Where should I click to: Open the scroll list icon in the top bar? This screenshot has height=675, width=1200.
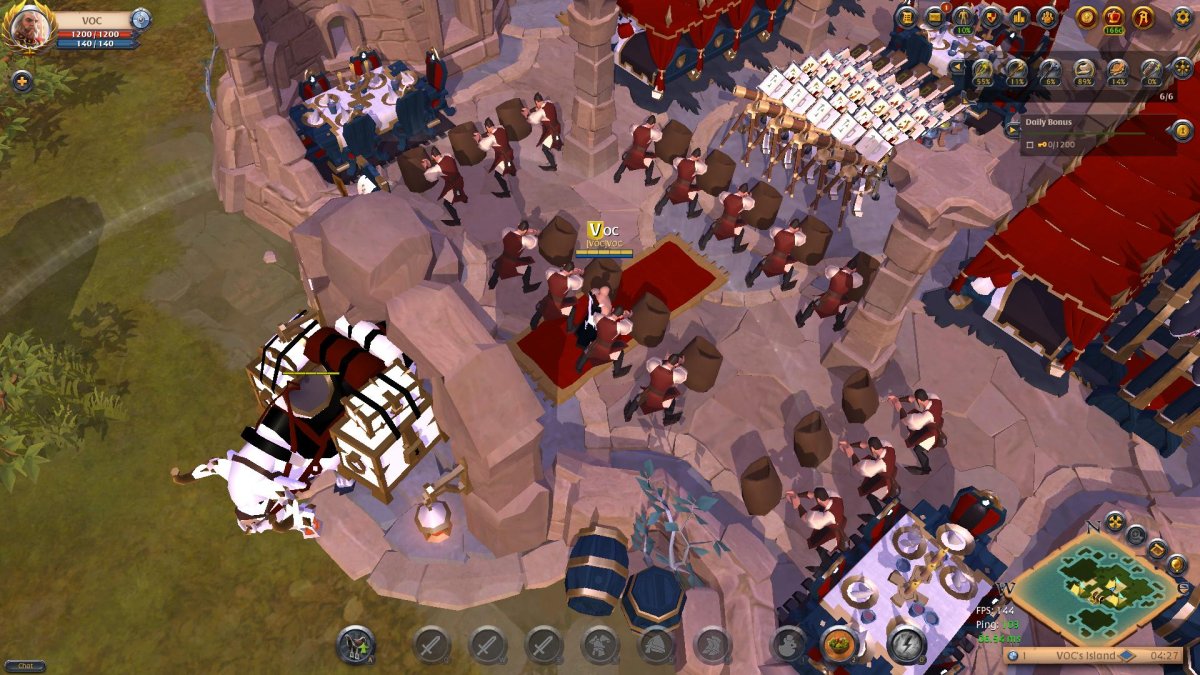907,16
